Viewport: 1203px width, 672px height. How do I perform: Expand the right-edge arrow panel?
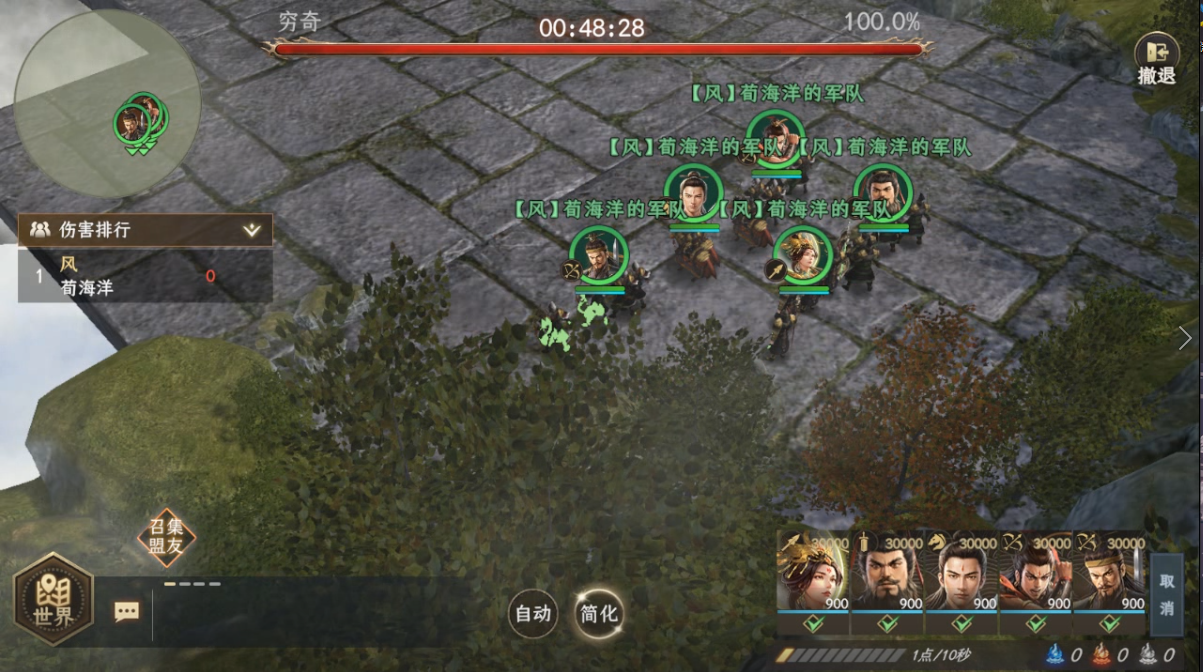[1185, 338]
